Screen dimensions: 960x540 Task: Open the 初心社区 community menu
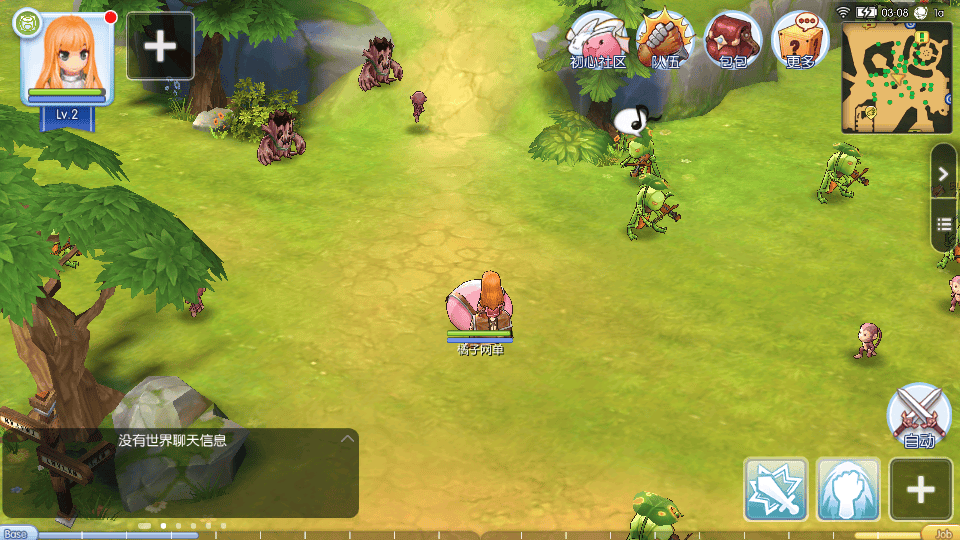tap(598, 40)
